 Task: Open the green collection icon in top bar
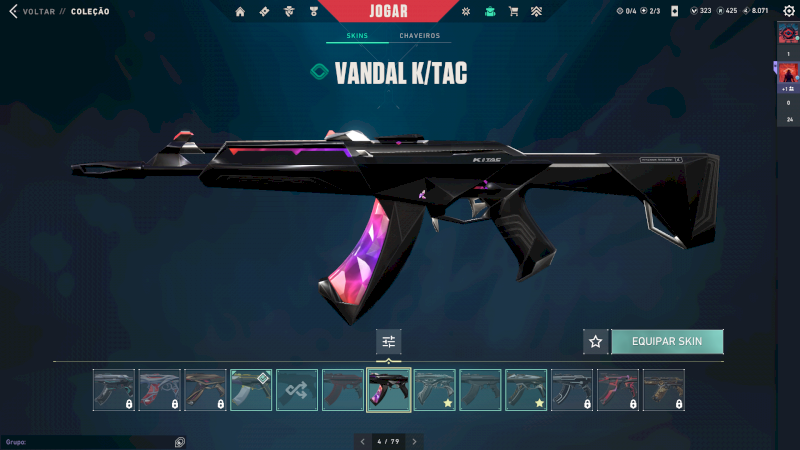(x=489, y=12)
